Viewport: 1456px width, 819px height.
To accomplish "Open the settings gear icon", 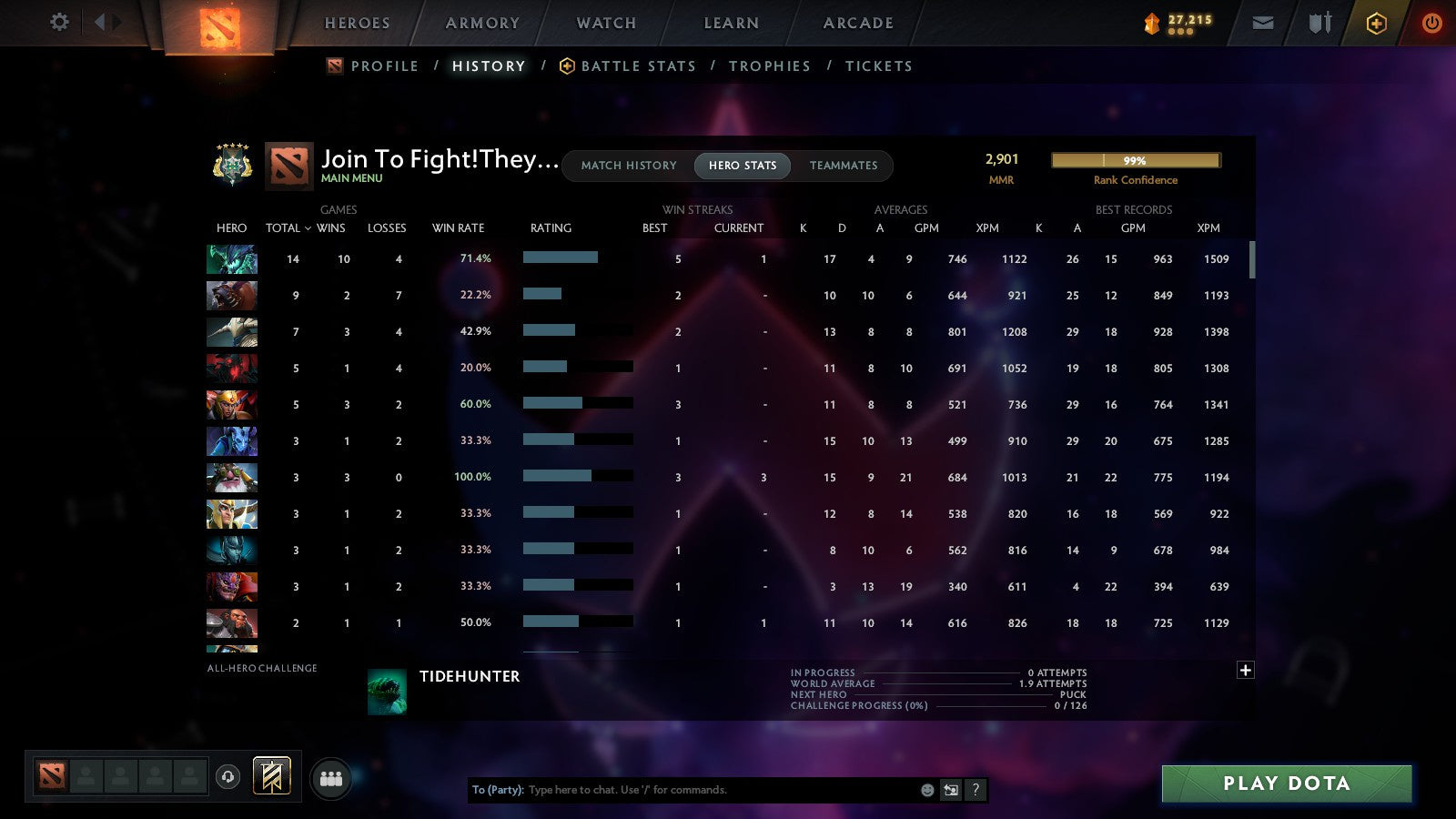I will coord(59,23).
